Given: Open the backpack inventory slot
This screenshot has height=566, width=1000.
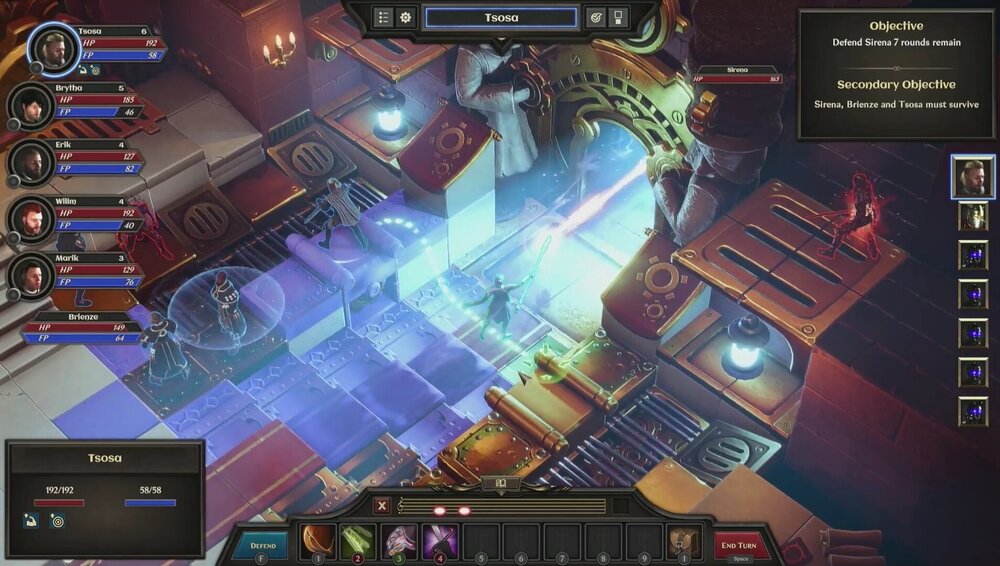Looking at the screenshot, I should (x=685, y=541).
